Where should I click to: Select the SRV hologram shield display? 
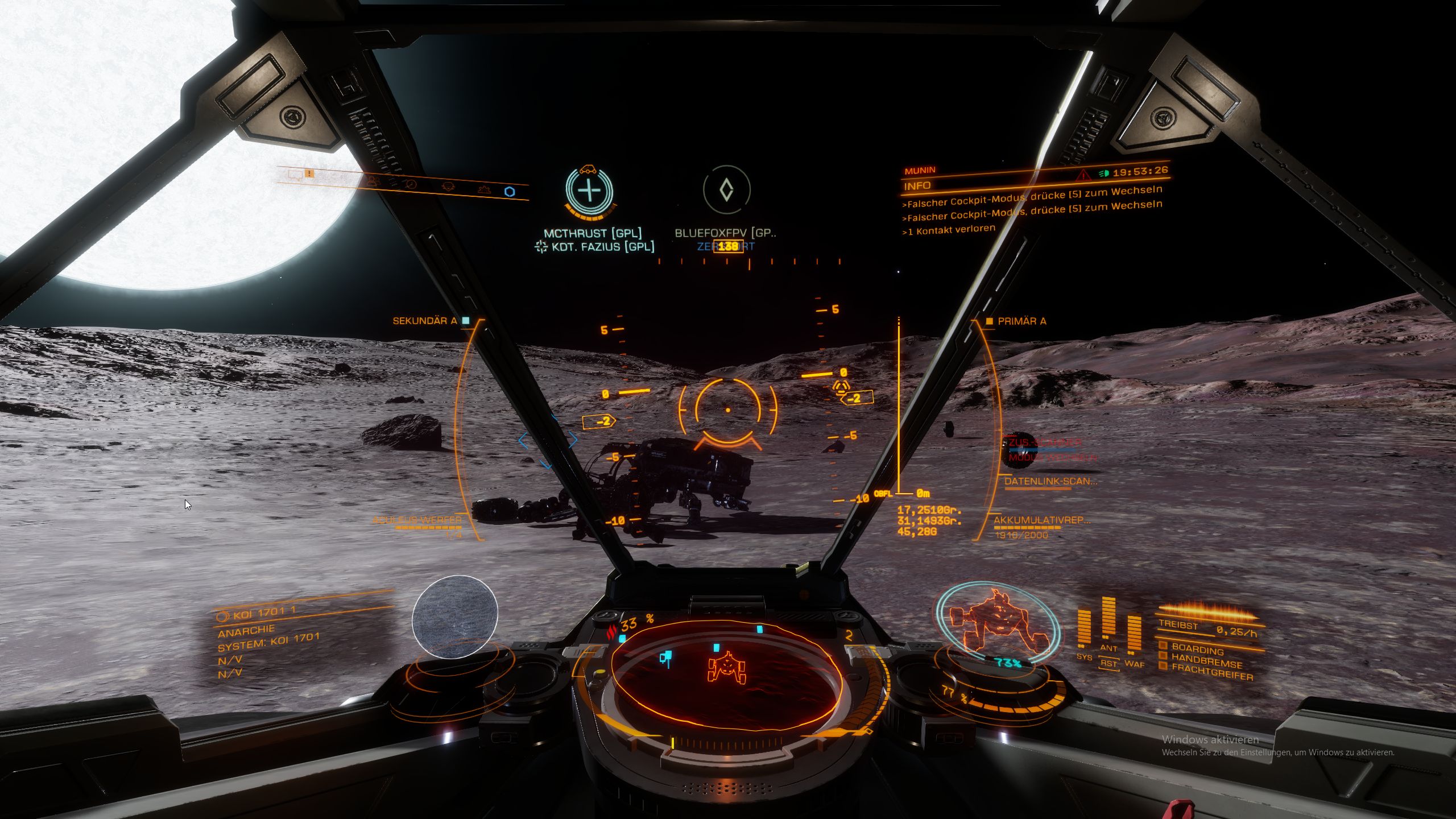pos(998,624)
